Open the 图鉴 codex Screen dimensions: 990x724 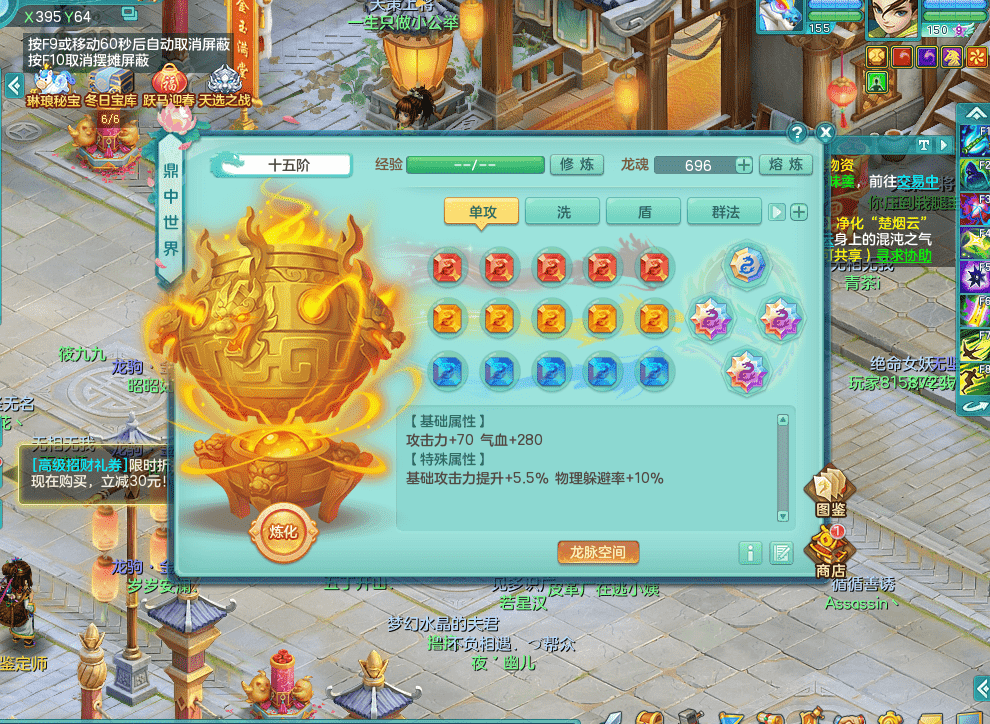pos(830,491)
